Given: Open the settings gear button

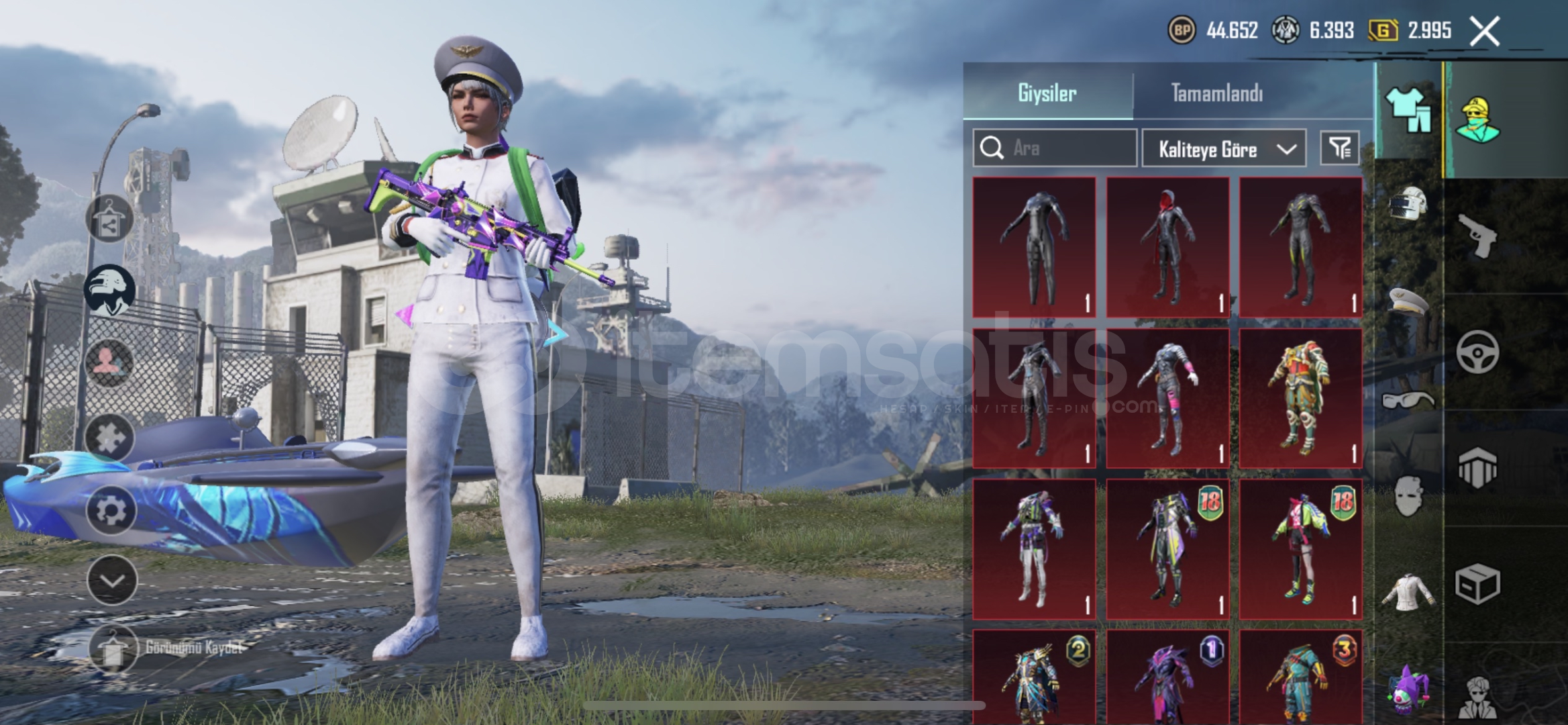Looking at the screenshot, I should coord(111,510).
